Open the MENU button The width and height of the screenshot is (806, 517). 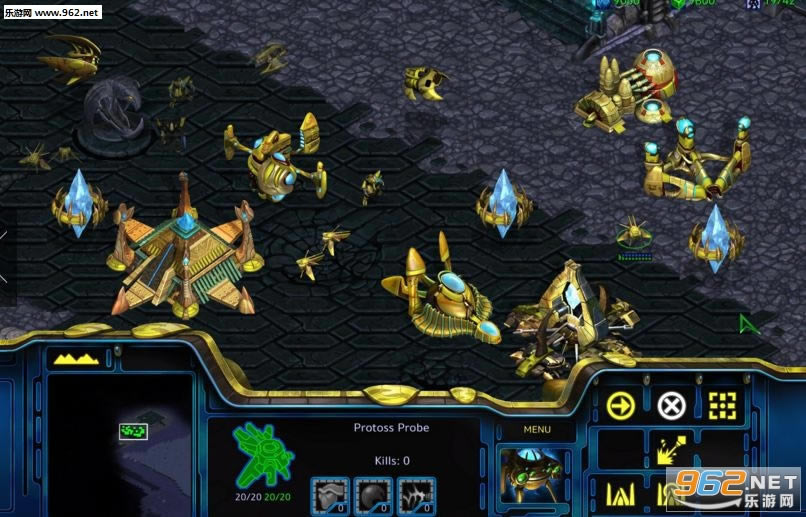click(537, 430)
